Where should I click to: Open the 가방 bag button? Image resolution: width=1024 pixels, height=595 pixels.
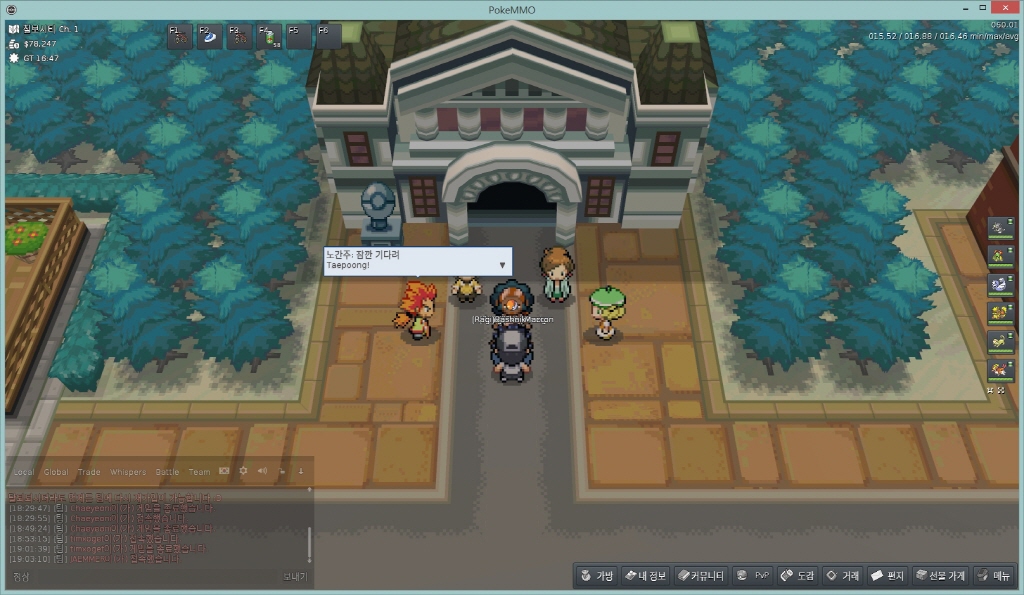[x=597, y=576]
